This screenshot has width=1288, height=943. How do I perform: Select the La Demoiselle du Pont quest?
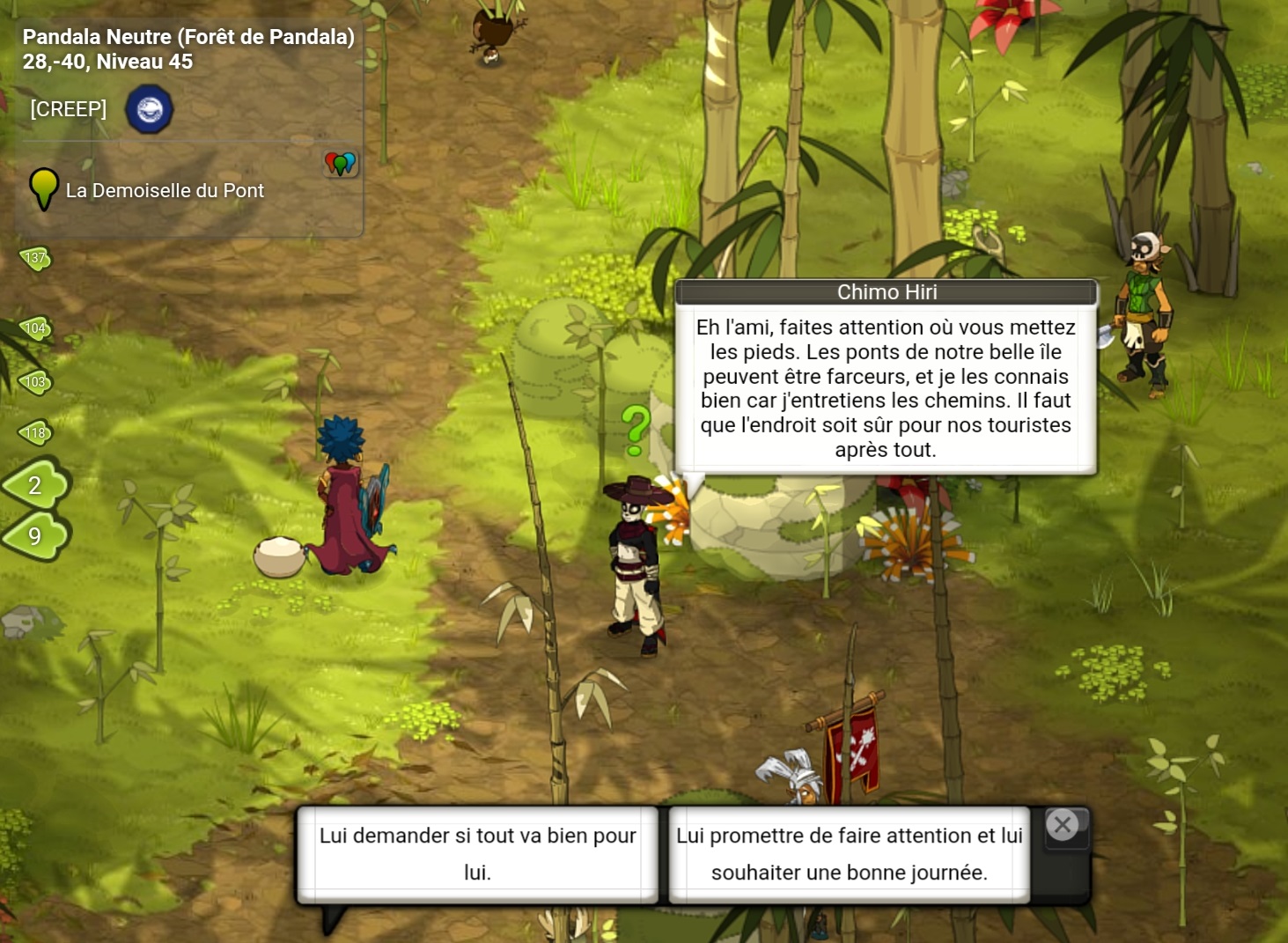point(165,190)
